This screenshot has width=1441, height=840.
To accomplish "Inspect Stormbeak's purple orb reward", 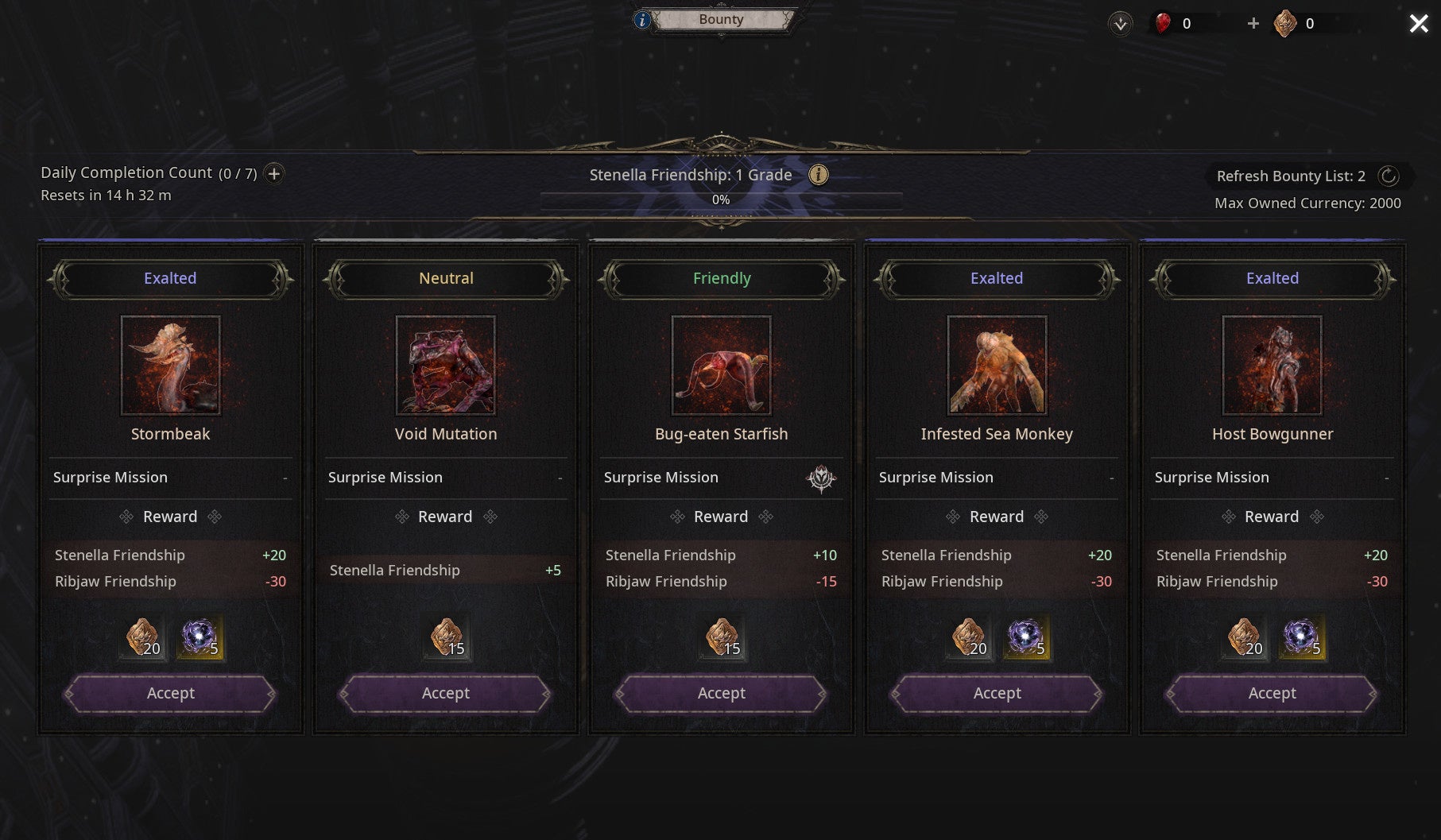I will click(199, 637).
